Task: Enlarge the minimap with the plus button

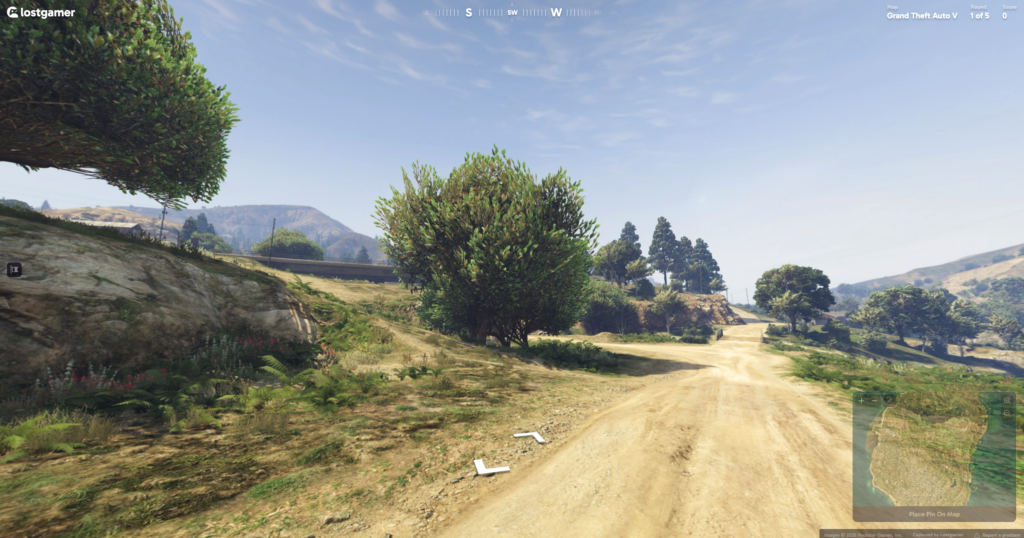Action: 860,400
